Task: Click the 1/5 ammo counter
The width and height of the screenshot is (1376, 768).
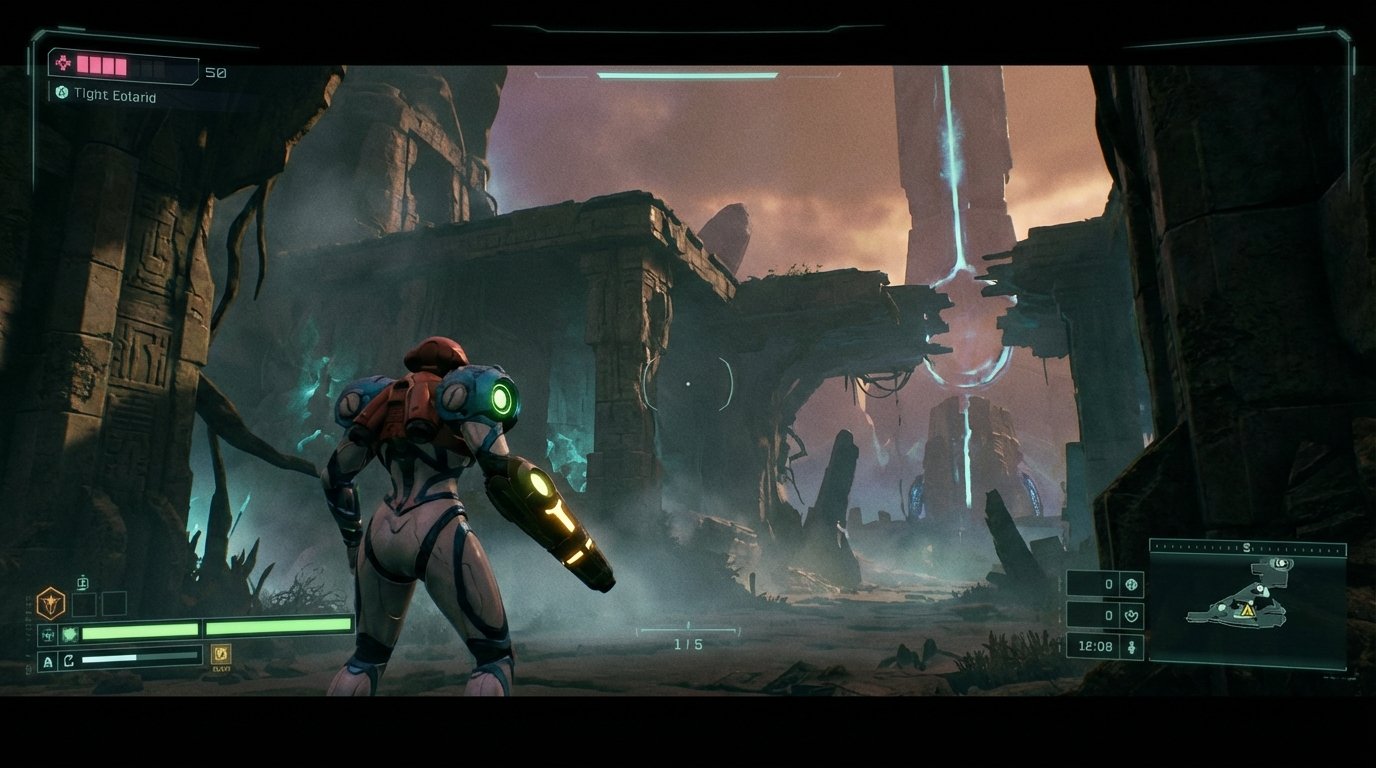Action: (x=688, y=645)
